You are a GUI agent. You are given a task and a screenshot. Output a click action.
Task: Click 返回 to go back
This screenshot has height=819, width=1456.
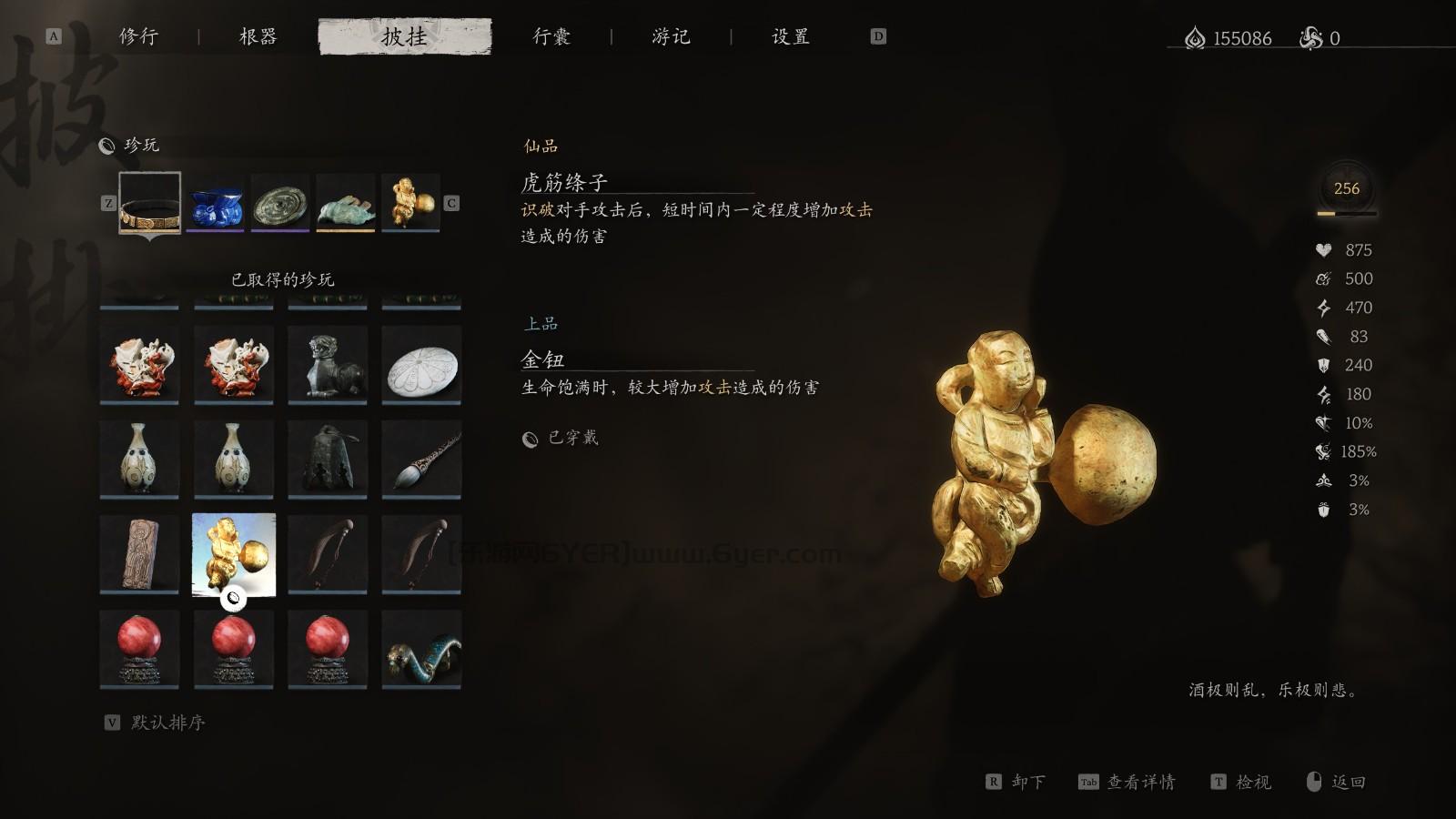coord(1349,782)
